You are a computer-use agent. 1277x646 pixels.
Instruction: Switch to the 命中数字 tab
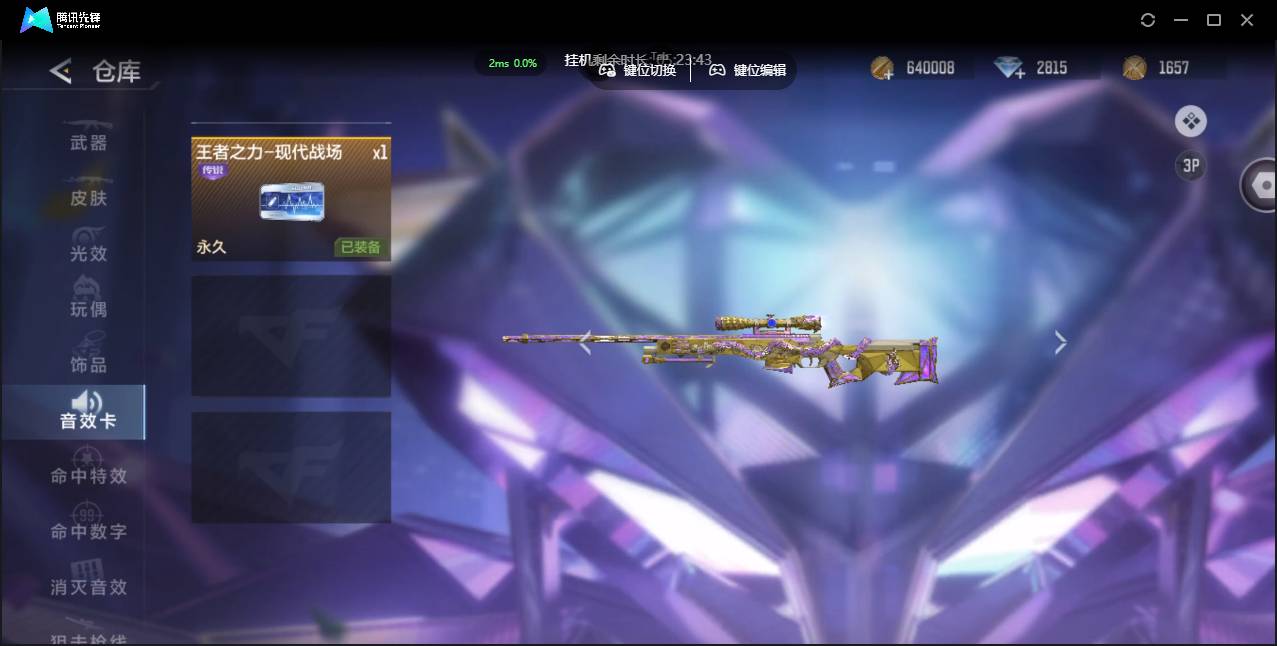click(88, 530)
